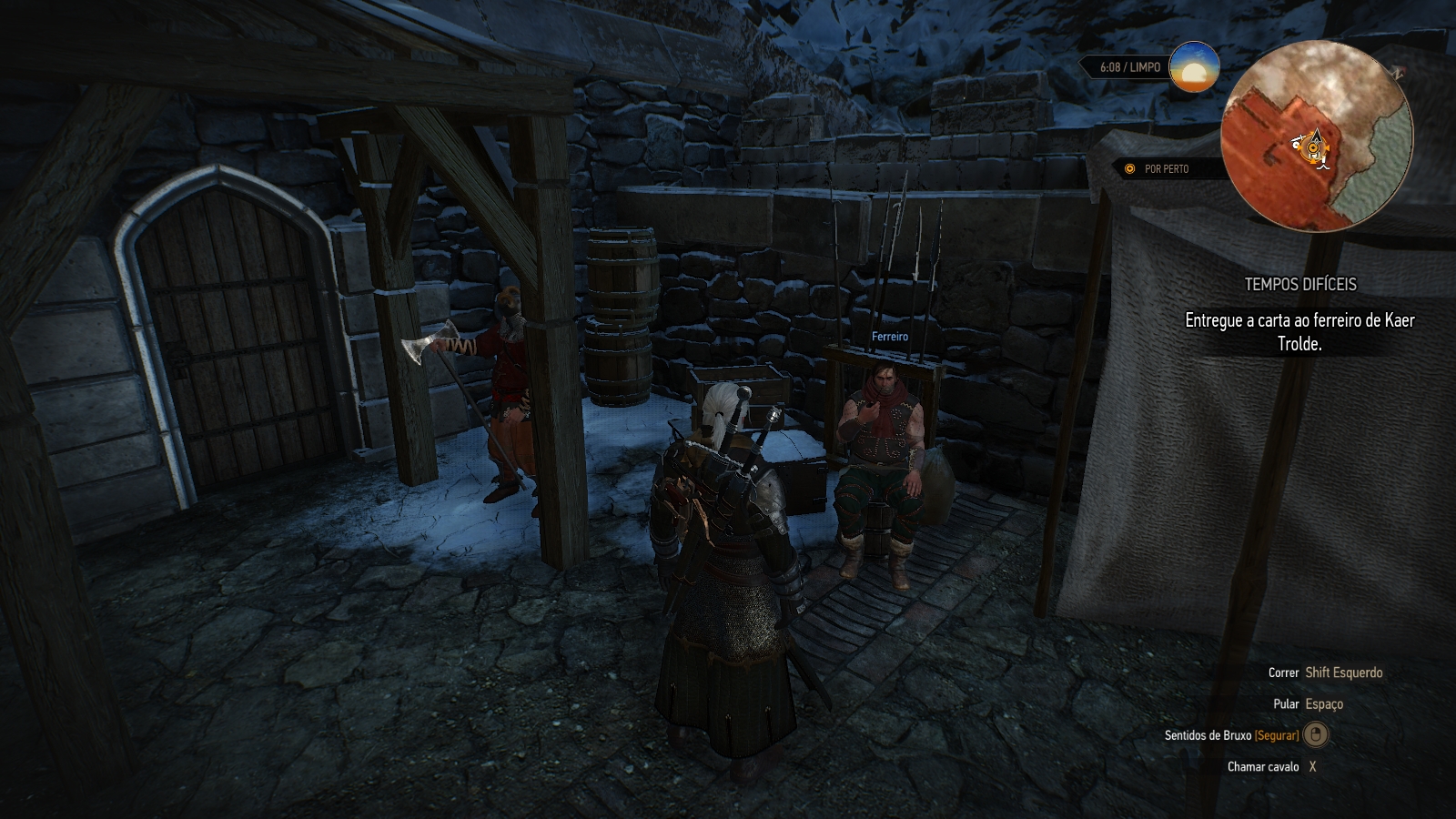This screenshot has width=1456, height=819.
Task: Click the sun weather icon
Action: (1194, 67)
